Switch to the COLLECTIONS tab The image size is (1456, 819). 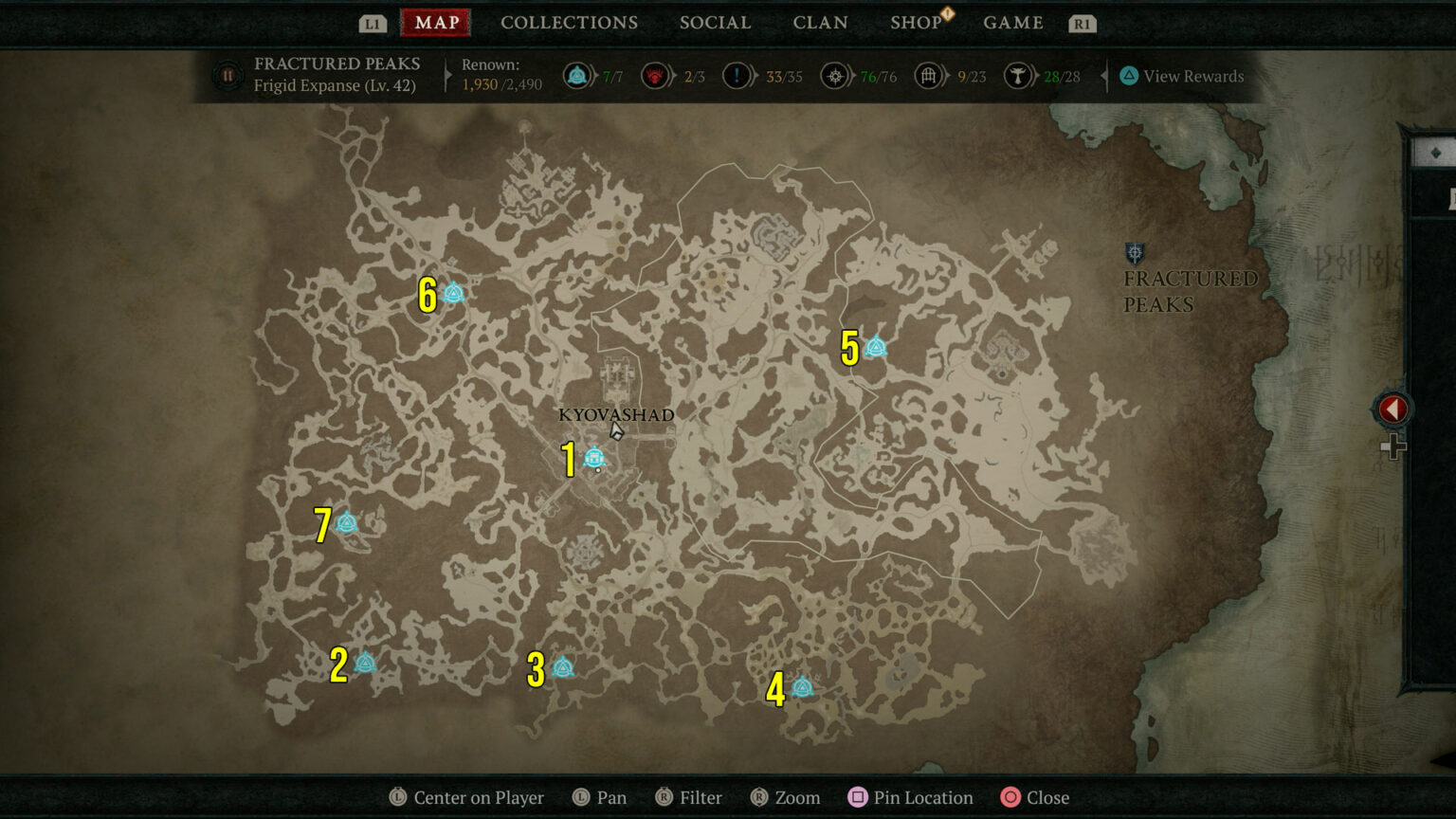(x=569, y=22)
